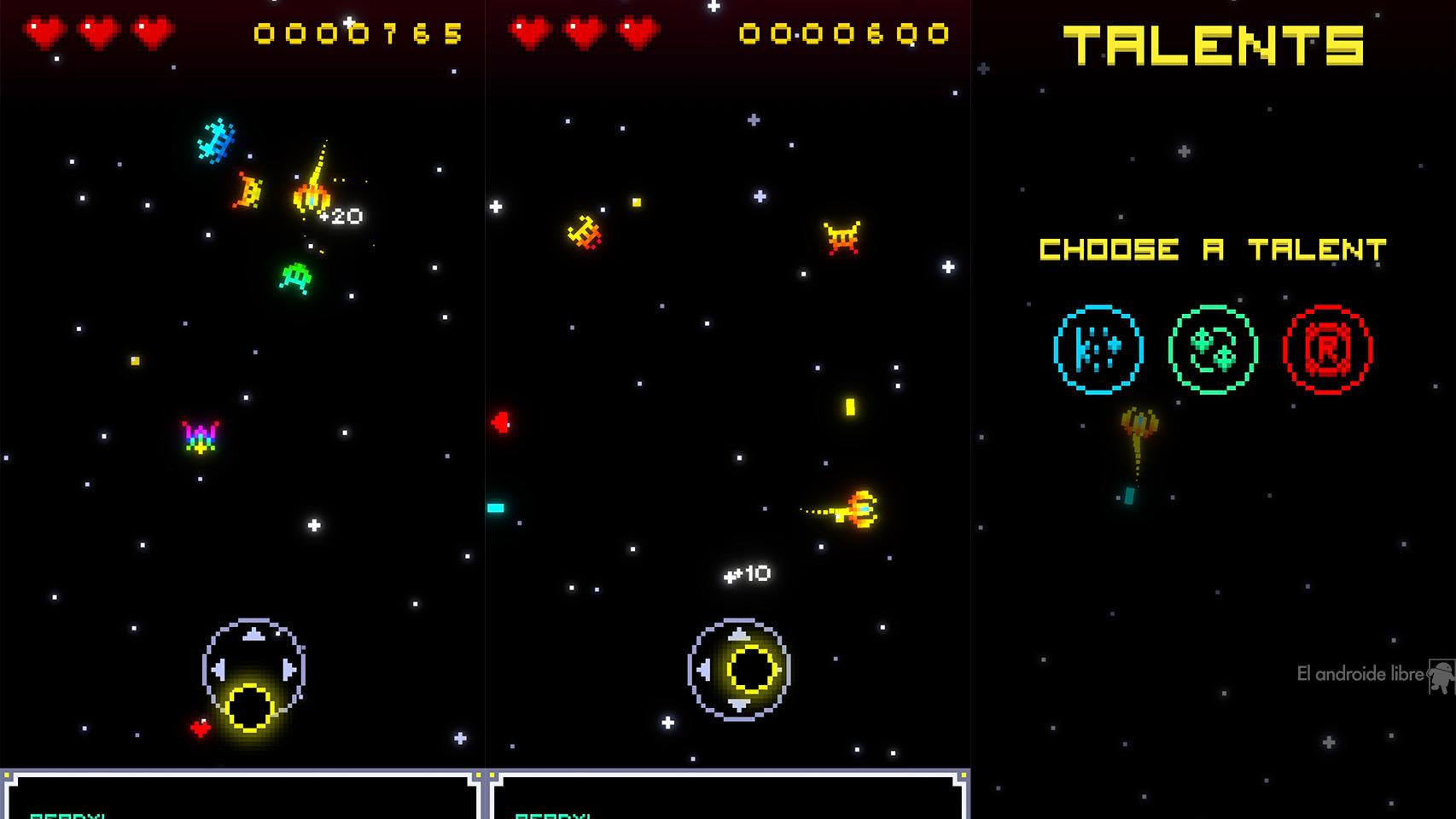Tap the blue alien invader sprite
This screenshot has width=1456, height=819.
216,139
